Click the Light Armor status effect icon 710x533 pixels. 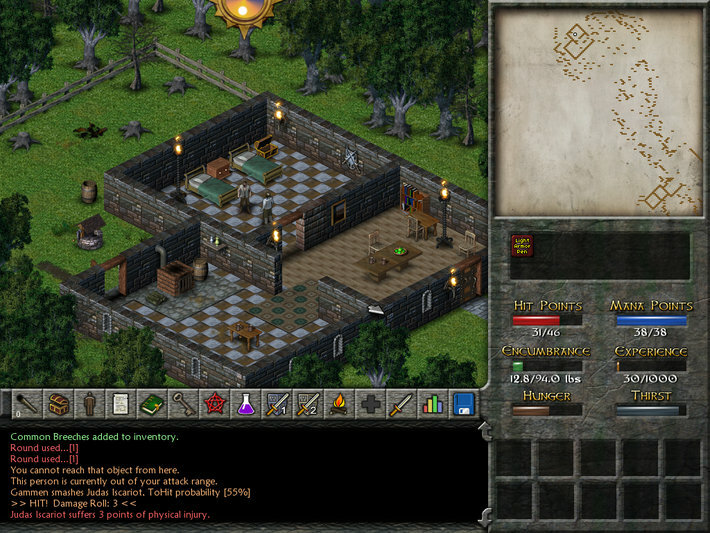point(522,246)
